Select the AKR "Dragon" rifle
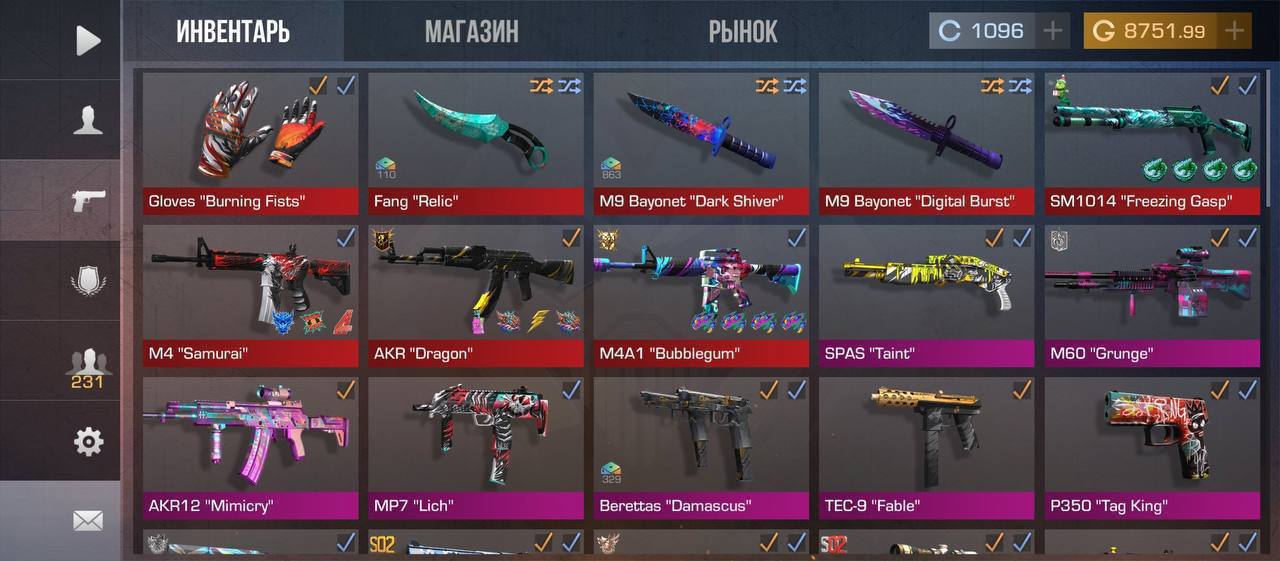Viewport: 1280px width, 561px height. [476, 295]
